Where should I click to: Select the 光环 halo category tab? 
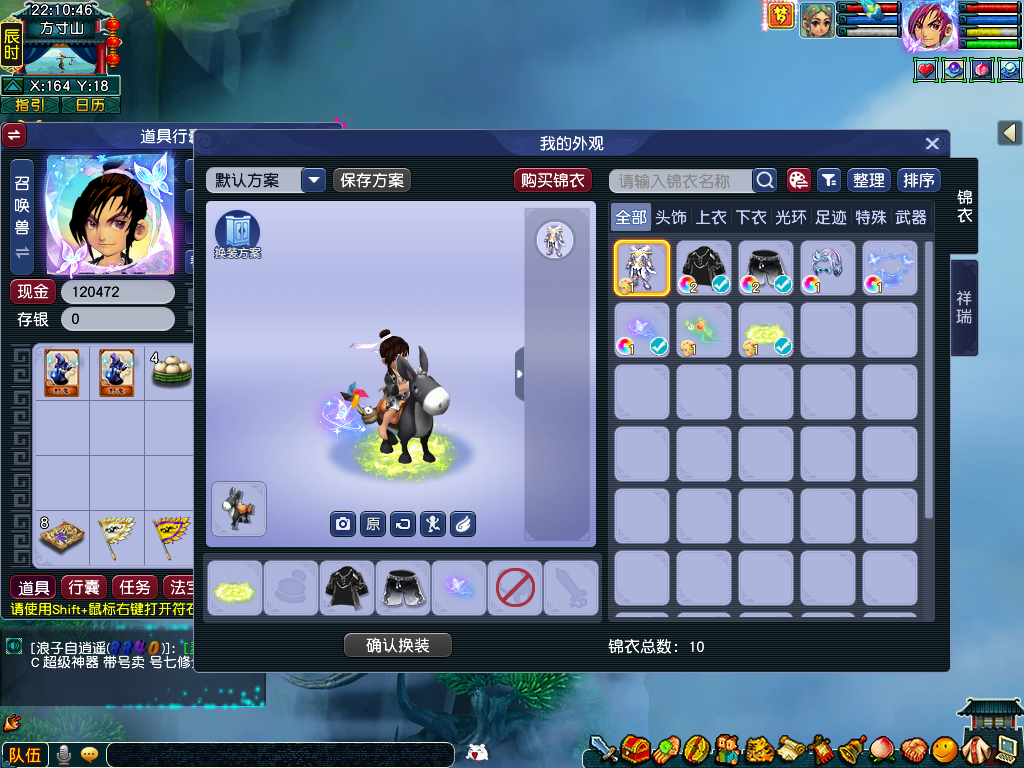point(791,217)
